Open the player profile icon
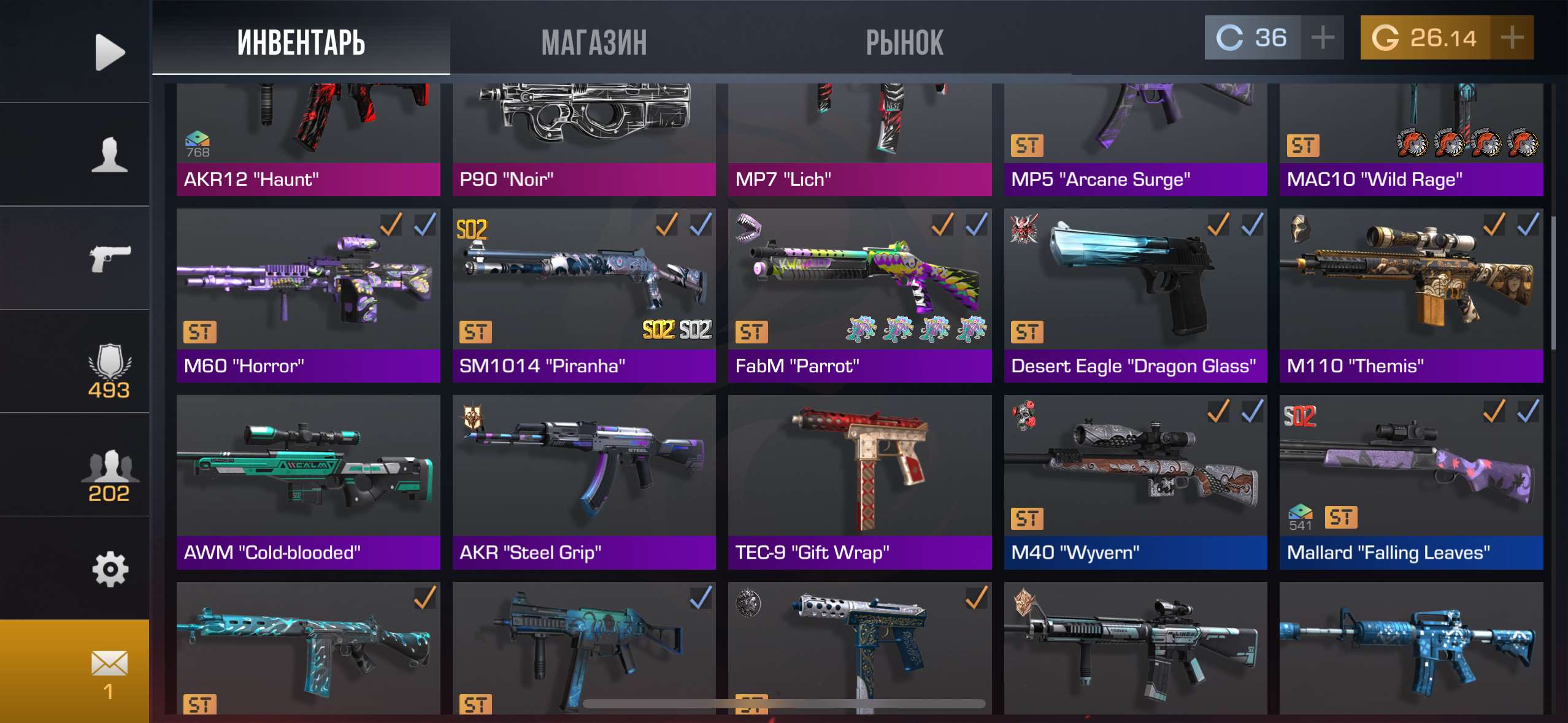 coord(109,155)
